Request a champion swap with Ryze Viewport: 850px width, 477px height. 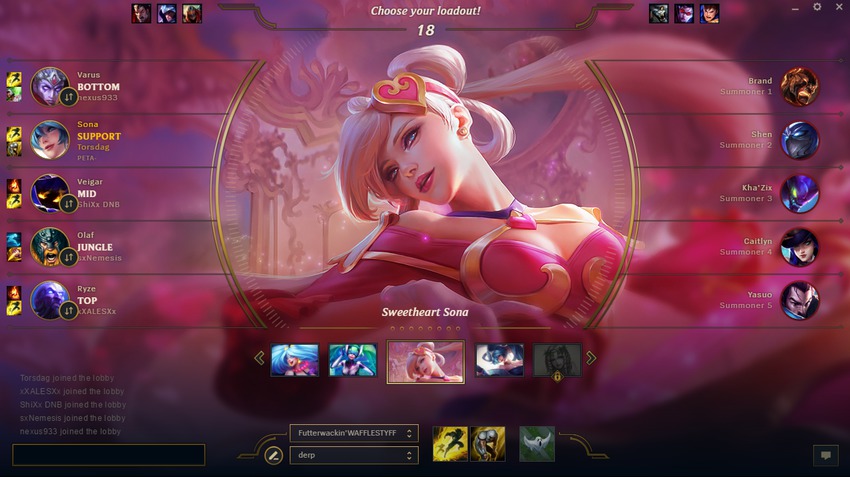pos(68,311)
